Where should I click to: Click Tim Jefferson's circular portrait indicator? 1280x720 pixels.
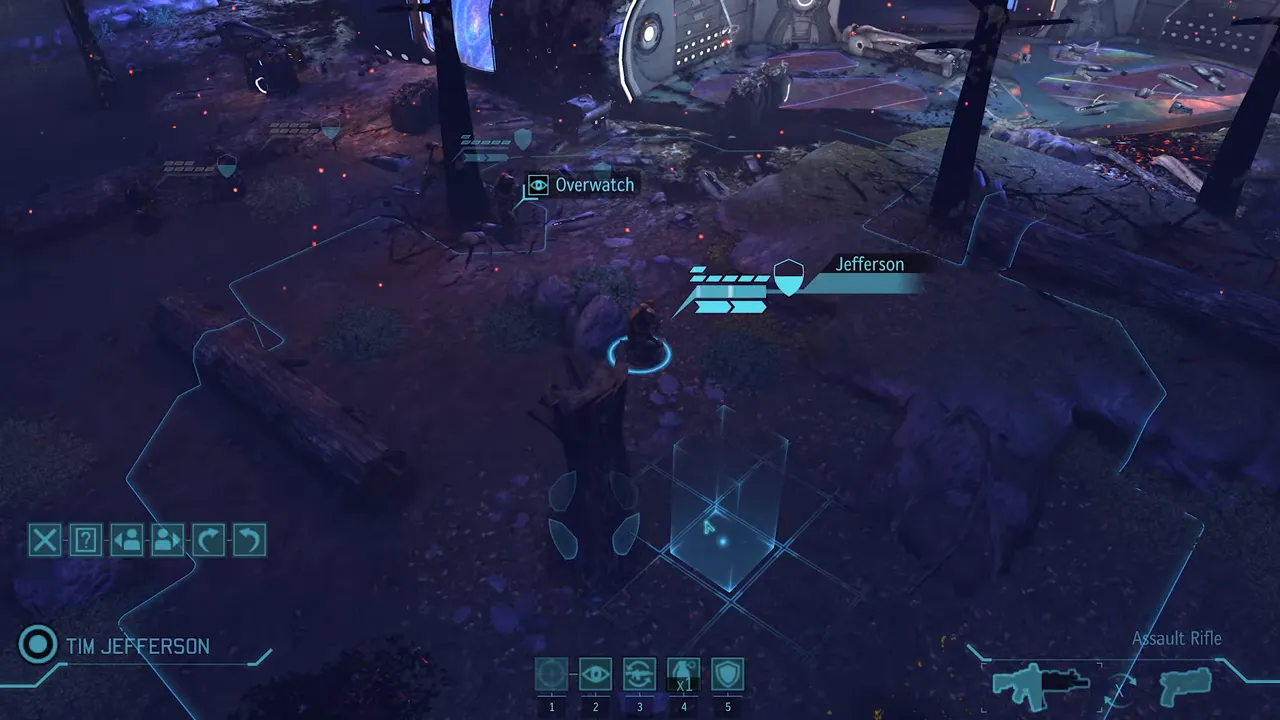pos(37,646)
